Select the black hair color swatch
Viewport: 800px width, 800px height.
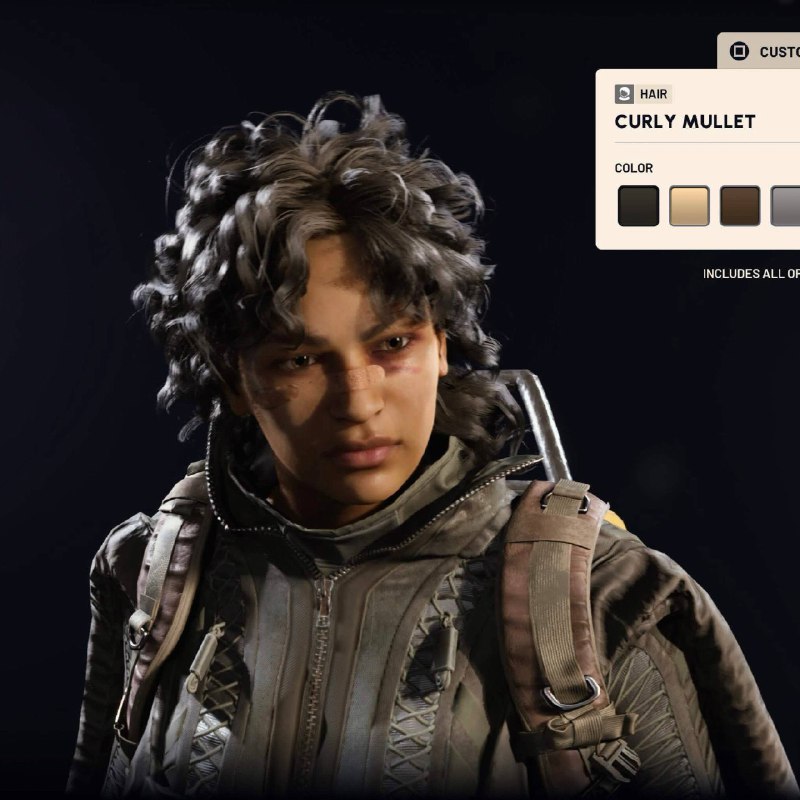638,206
